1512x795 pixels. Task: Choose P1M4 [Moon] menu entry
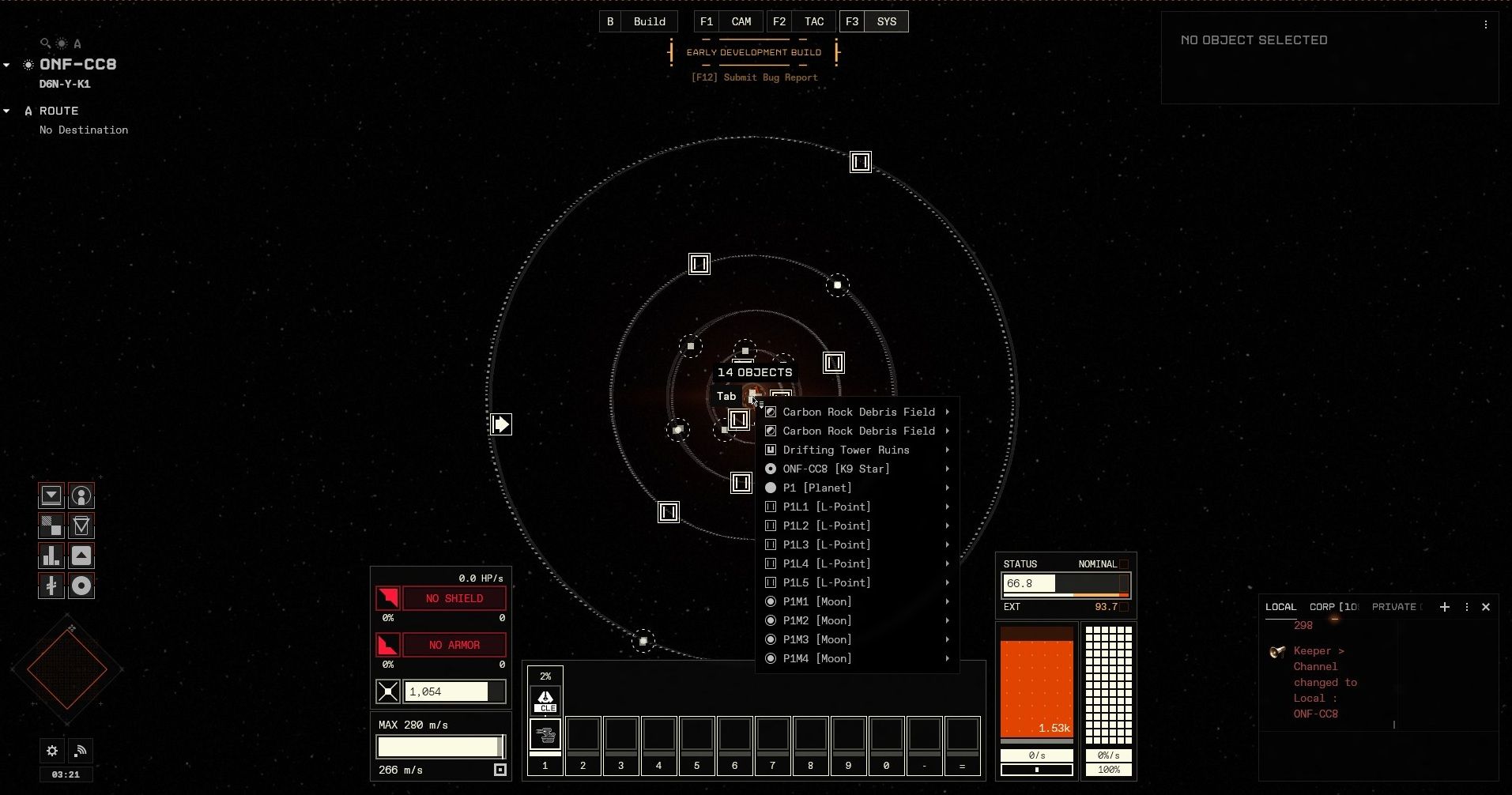[816, 658]
